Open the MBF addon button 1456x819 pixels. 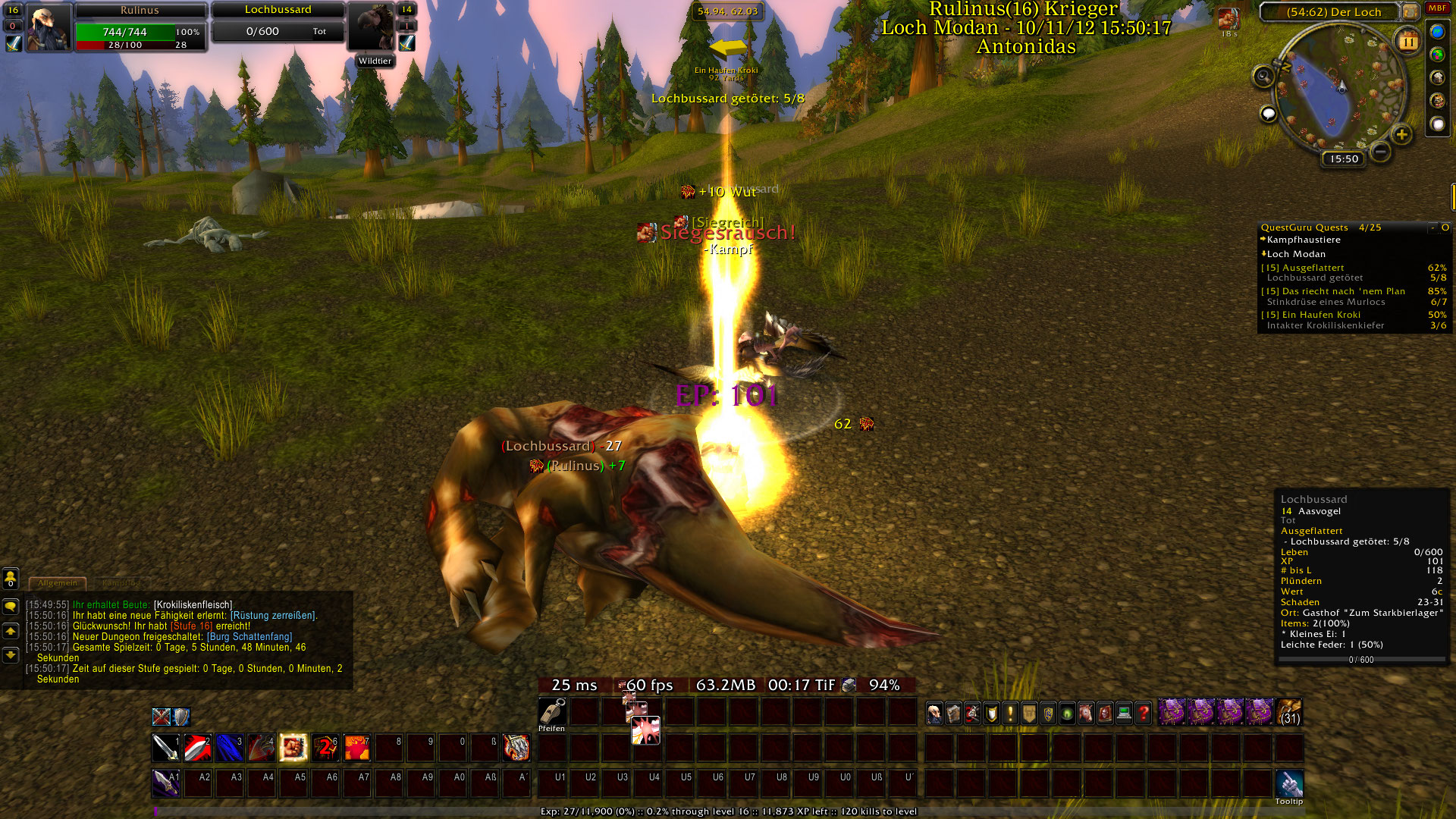tap(1437, 8)
